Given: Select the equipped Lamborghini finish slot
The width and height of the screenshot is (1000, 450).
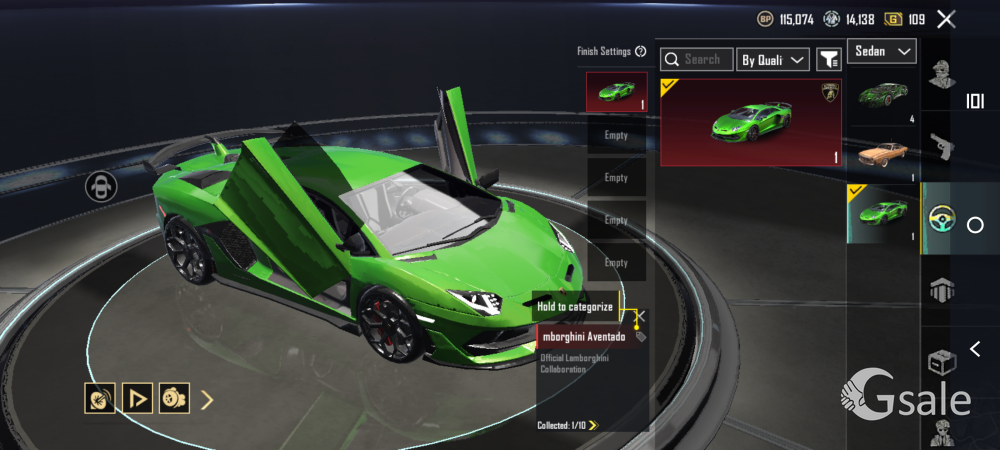Looking at the screenshot, I should [x=616, y=92].
